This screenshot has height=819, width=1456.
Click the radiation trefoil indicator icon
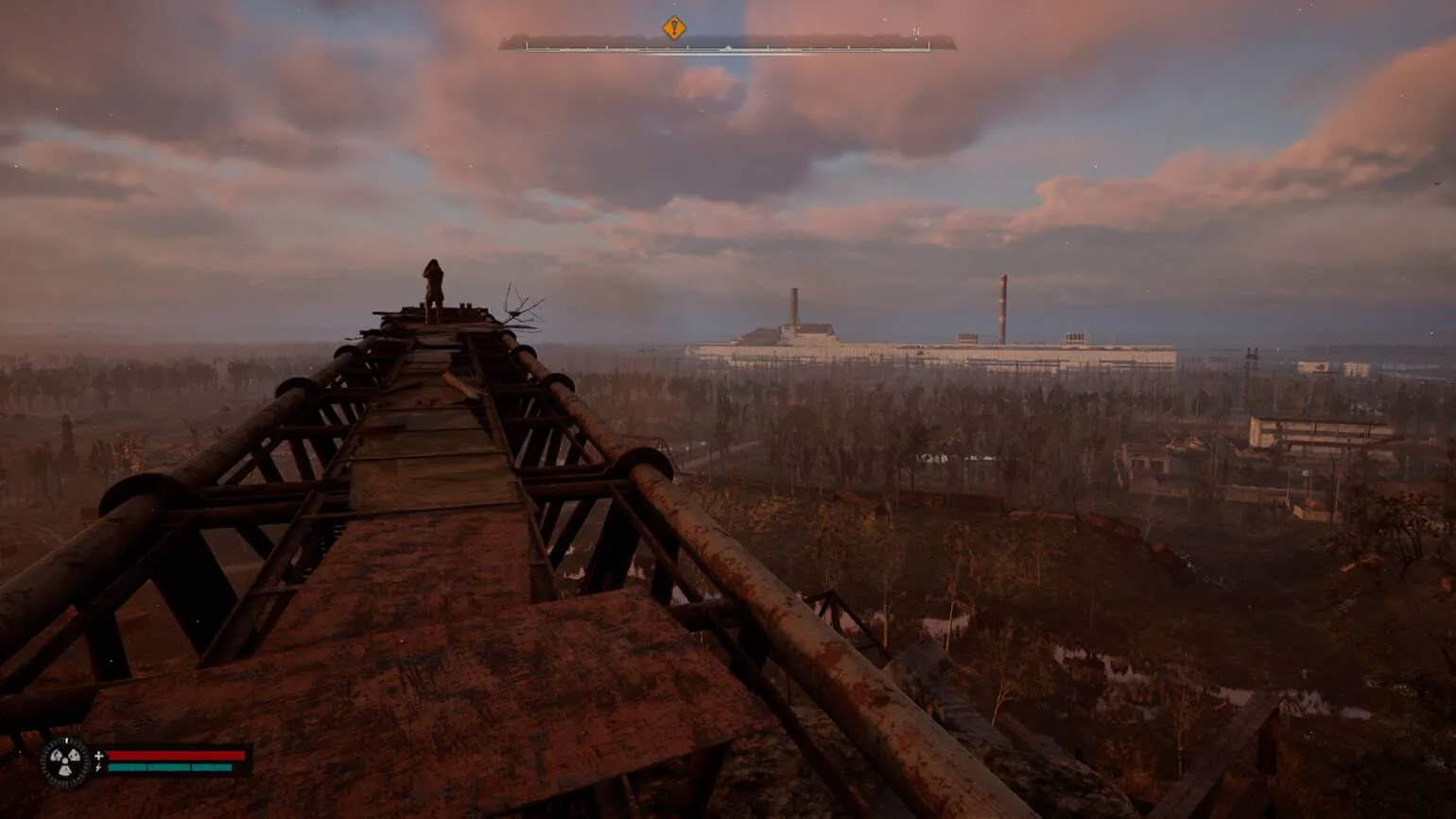click(66, 762)
